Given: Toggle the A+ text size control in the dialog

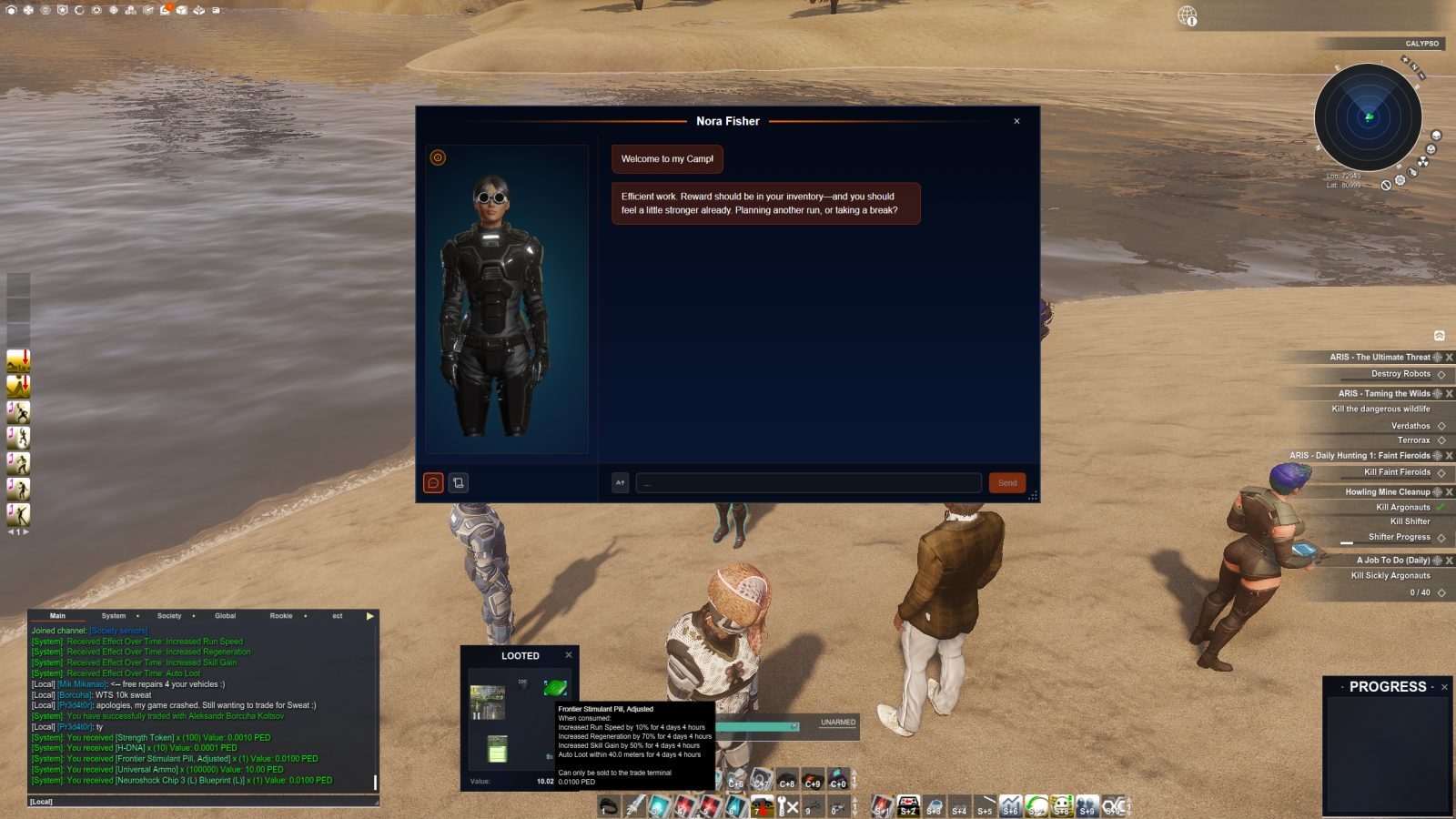Looking at the screenshot, I should [620, 483].
